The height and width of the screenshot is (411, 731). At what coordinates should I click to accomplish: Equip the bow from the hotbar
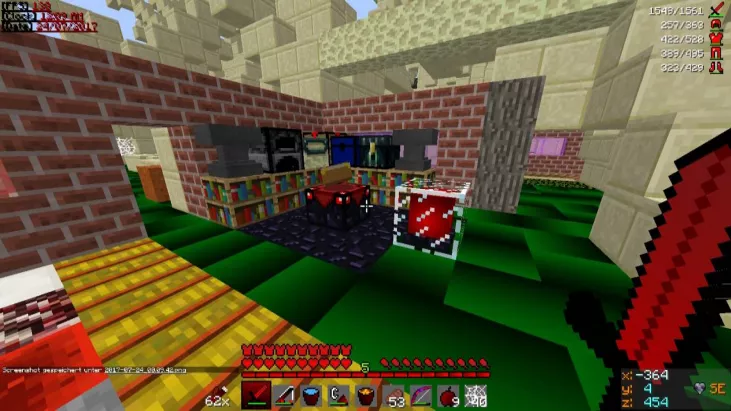click(422, 394)
